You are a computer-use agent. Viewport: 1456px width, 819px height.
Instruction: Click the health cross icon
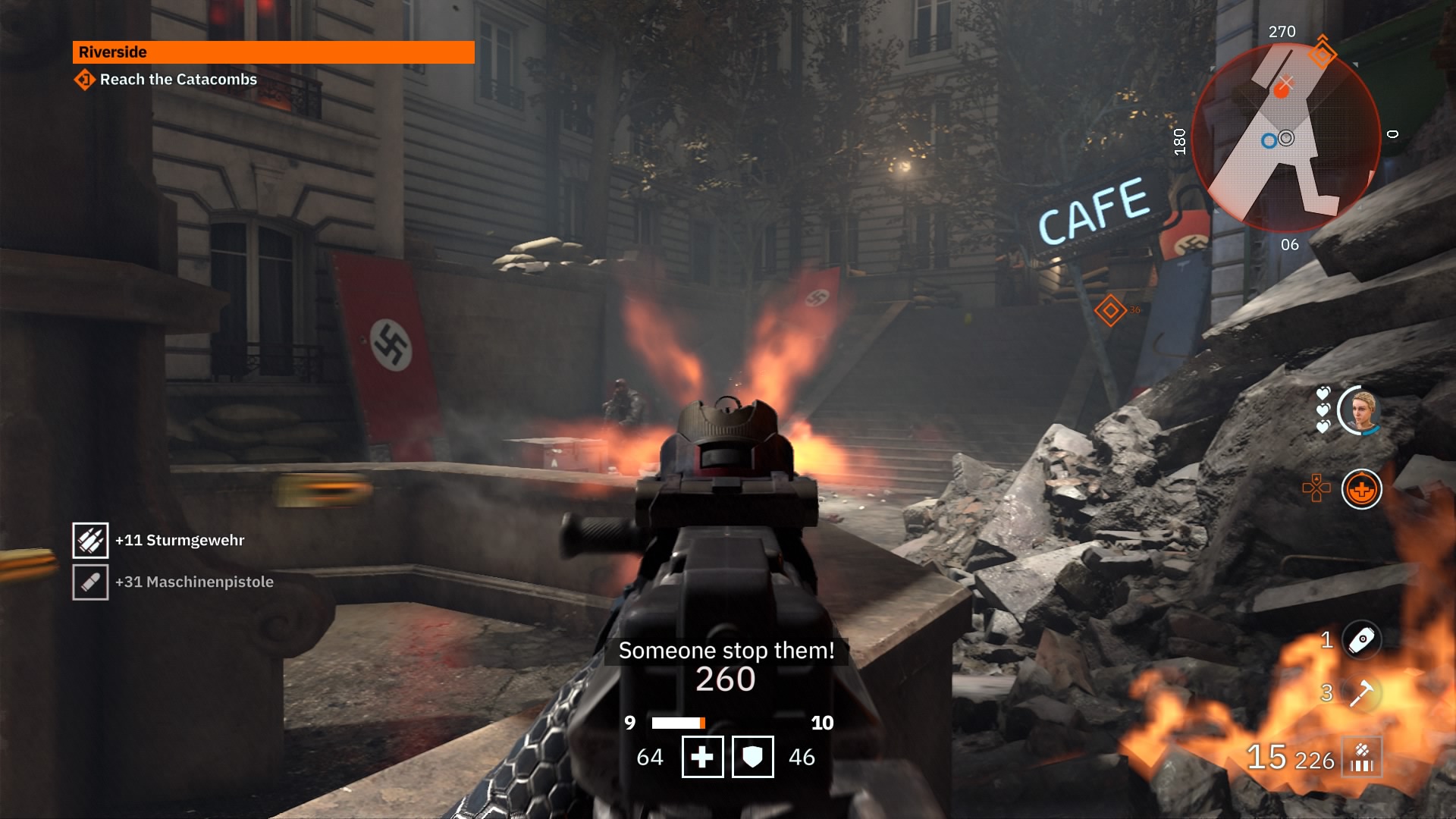click(702, 757)
